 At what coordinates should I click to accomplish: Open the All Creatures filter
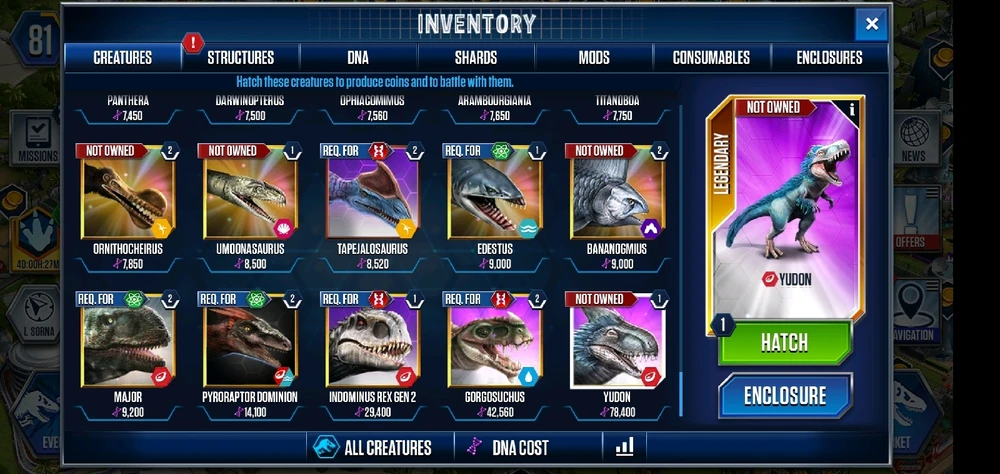[373, 447]
